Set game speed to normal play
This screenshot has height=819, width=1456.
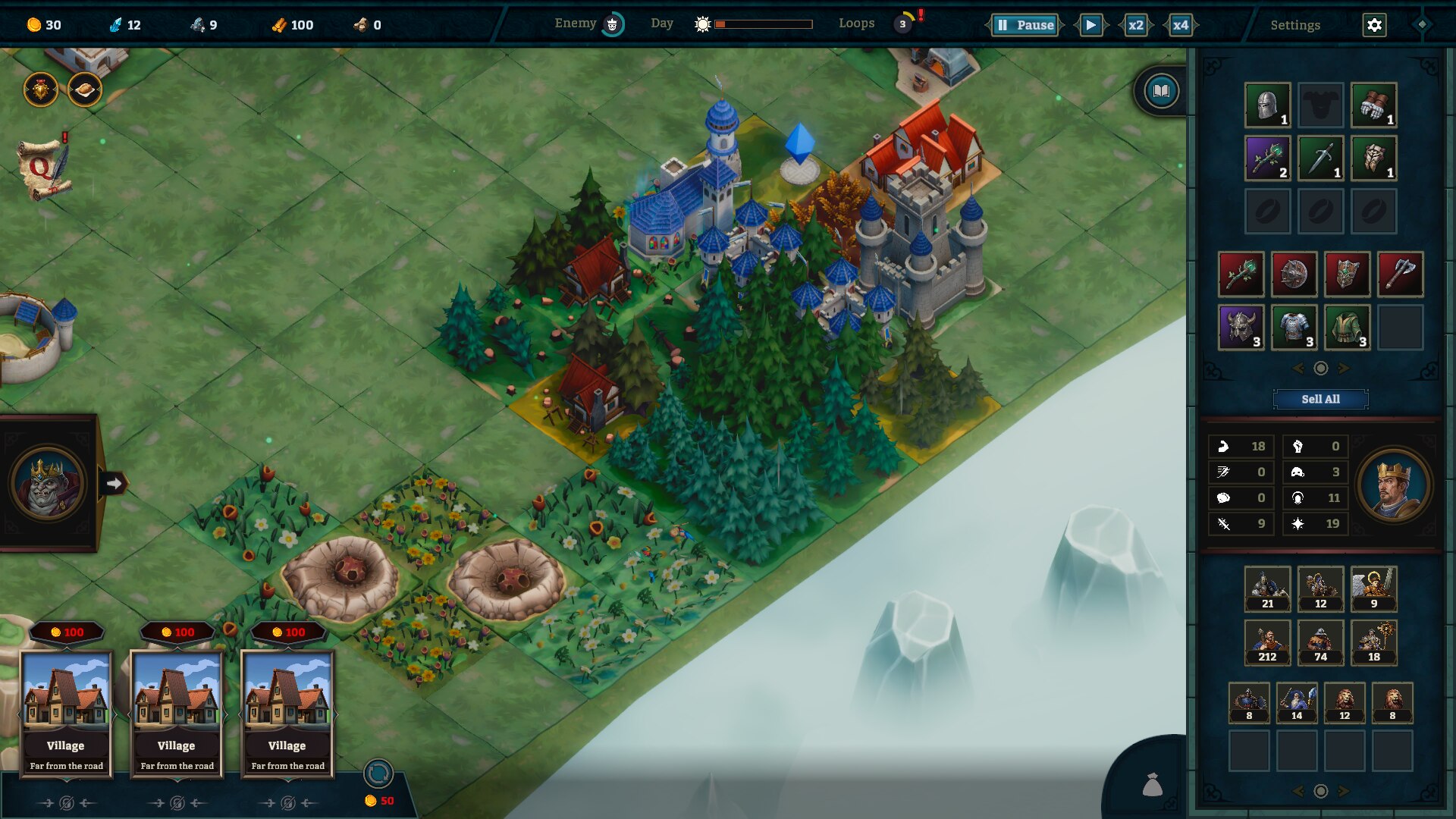tap(1090, 25)
